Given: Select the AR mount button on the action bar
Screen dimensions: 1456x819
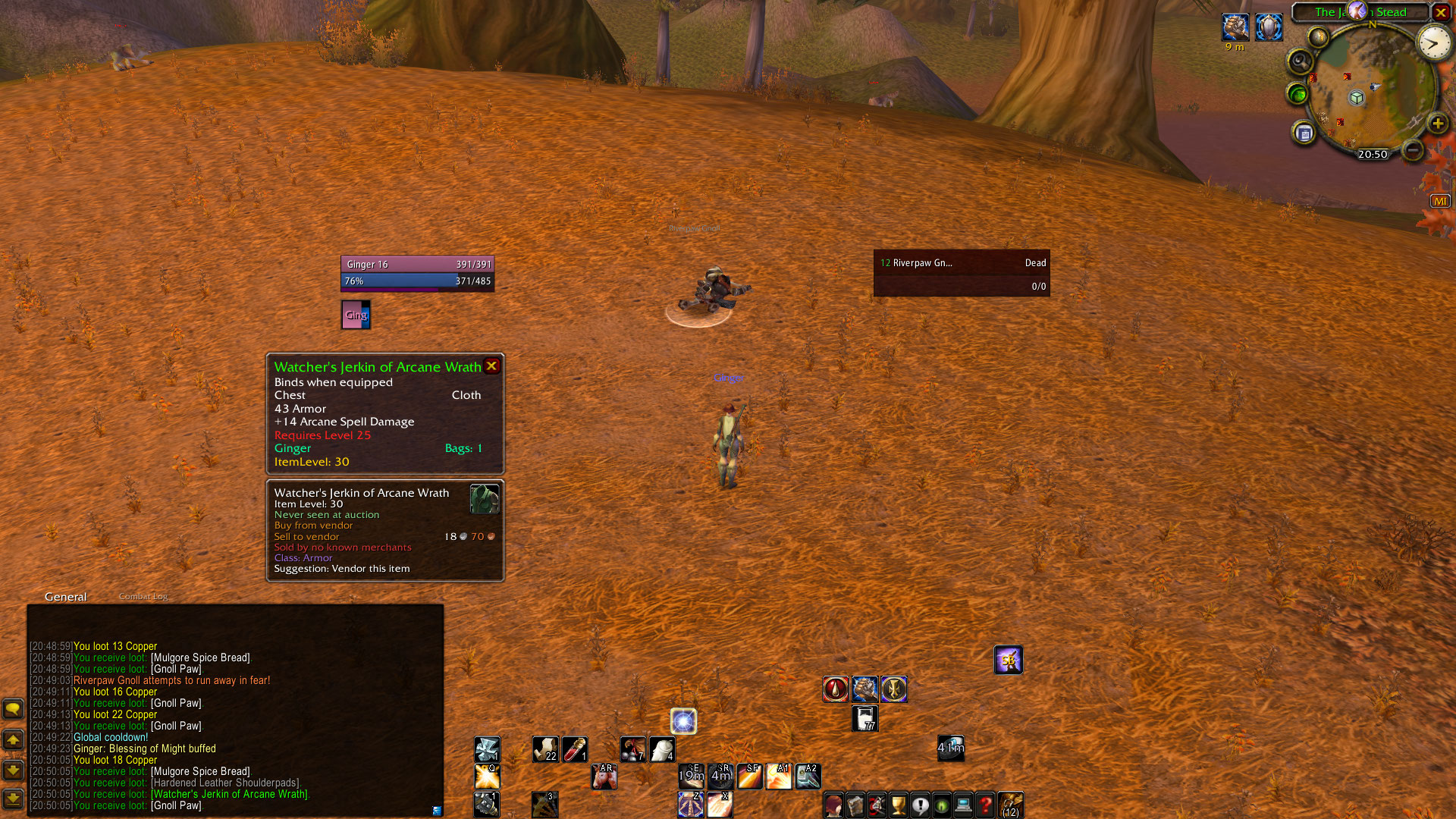Looking at the screenshot, I should pos(604,776).
